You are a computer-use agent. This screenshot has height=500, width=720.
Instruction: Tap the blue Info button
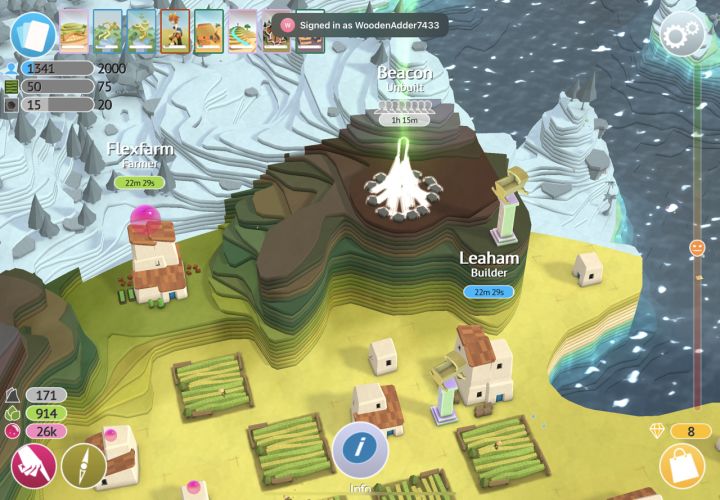pos(360,448)
